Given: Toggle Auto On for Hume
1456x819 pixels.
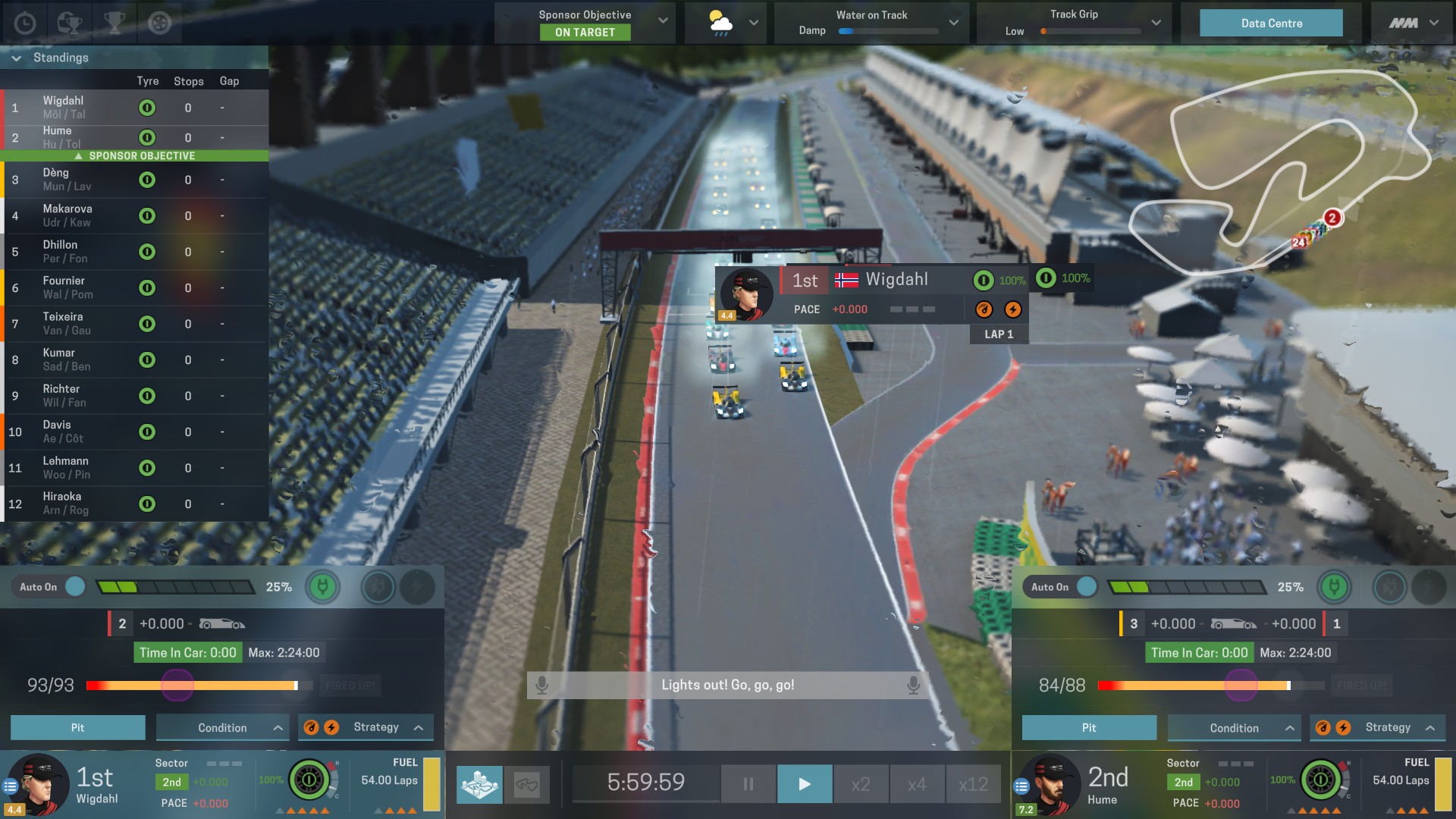Looking at the screenshot, I should click(x=1087, y=586).
